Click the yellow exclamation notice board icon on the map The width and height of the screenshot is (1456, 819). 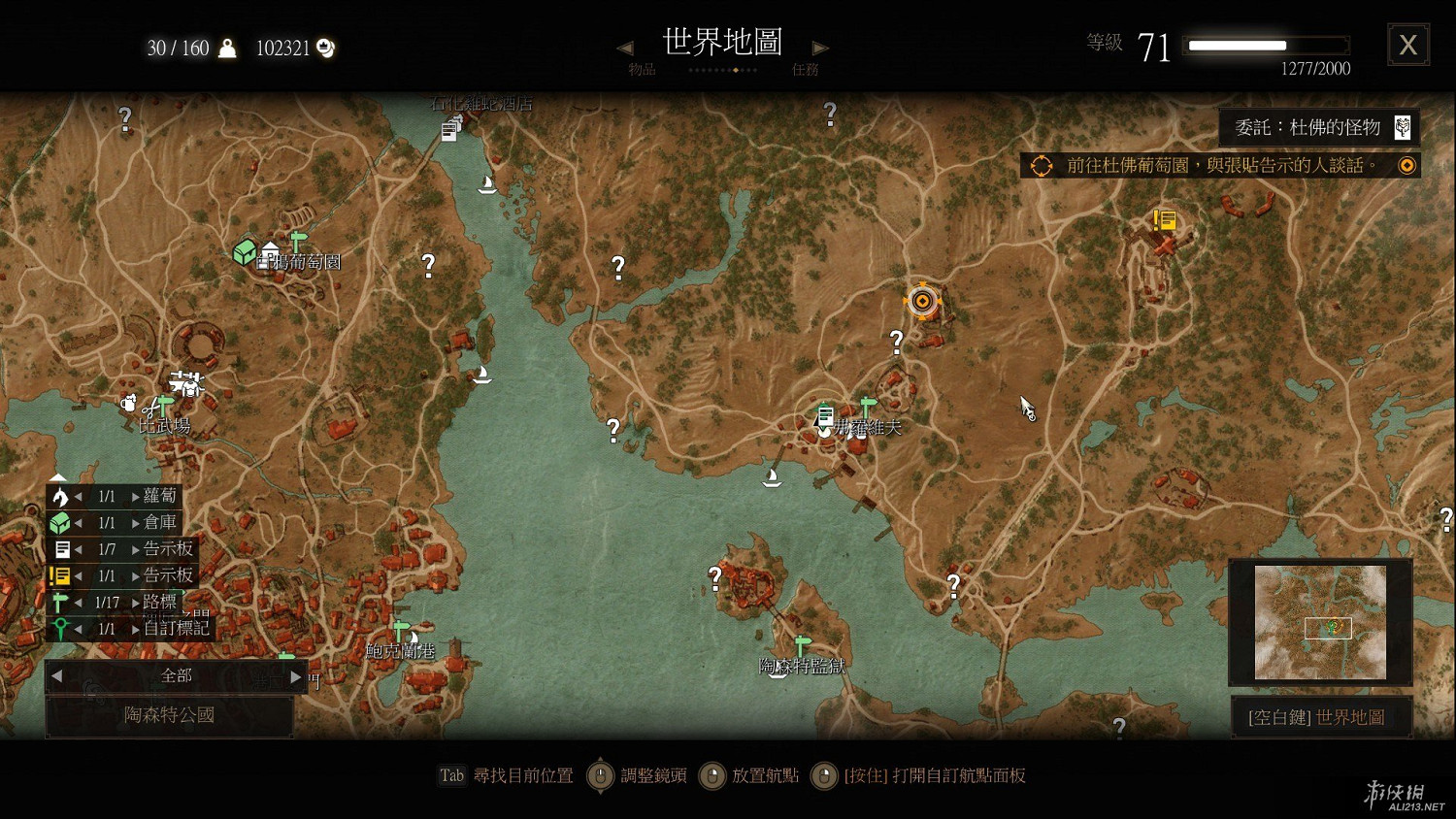pyautogui.click(x=1165, y=219)
